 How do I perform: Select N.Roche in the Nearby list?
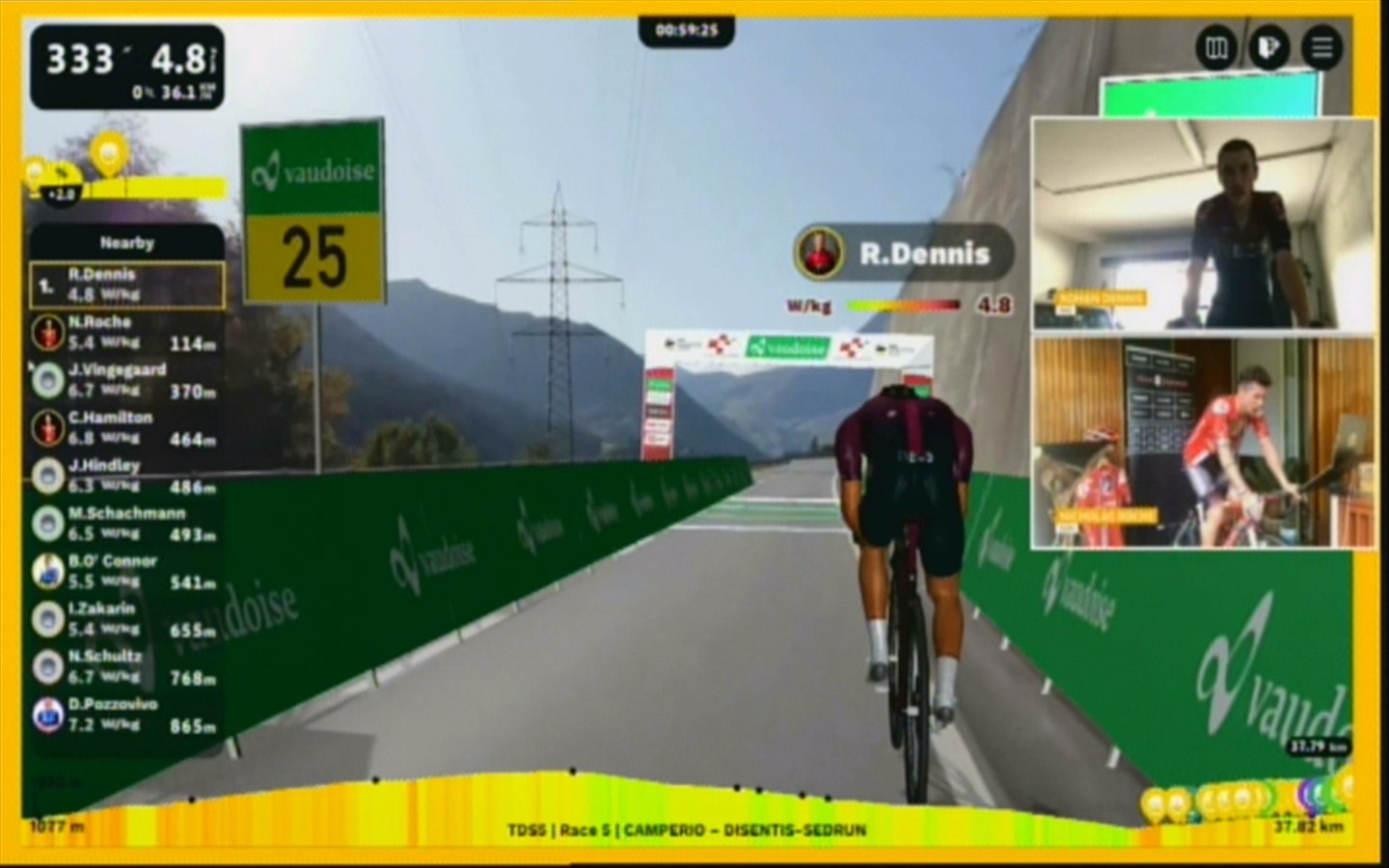coord(127,333)
